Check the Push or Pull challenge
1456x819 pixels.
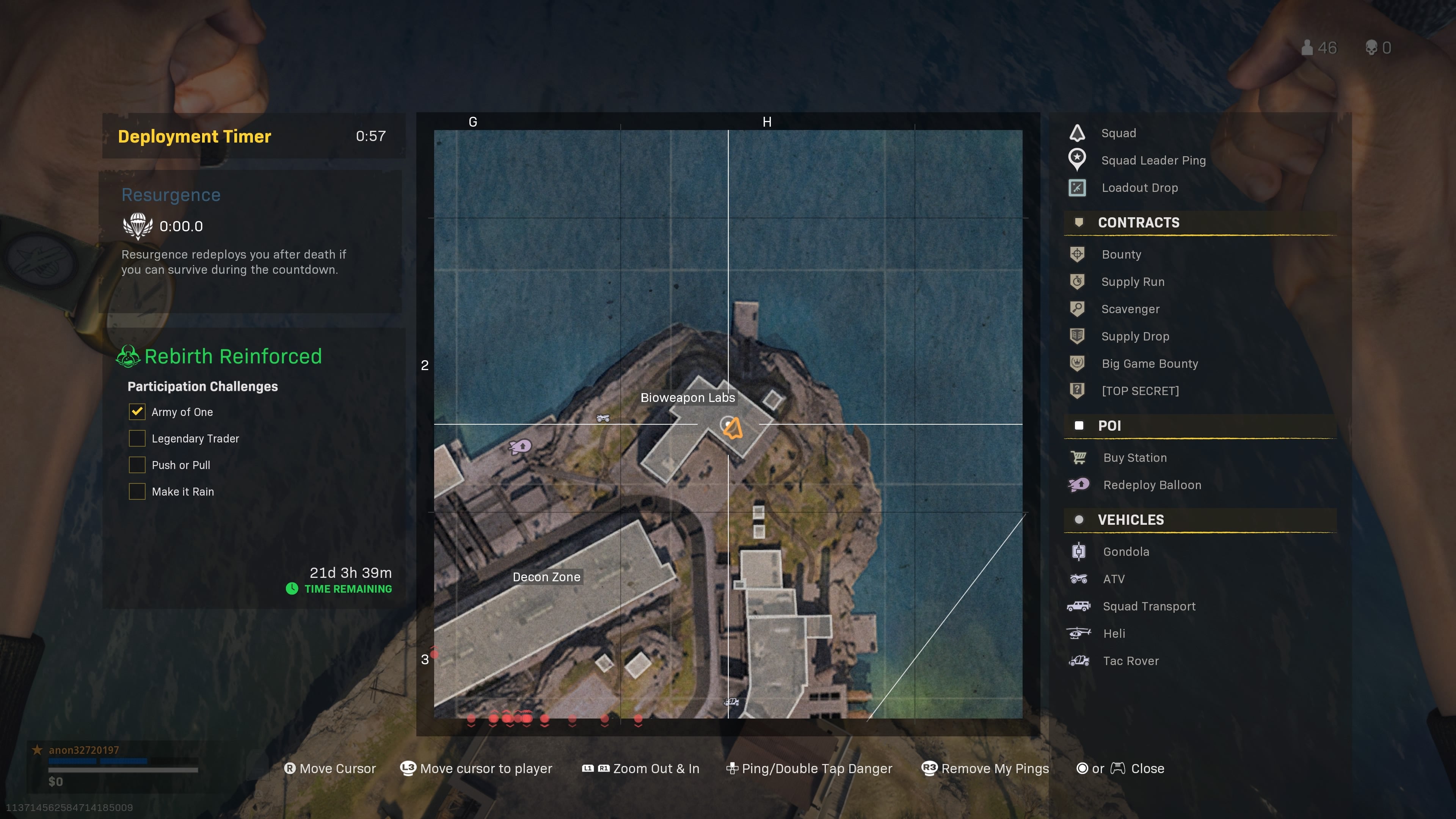[x=137, y=464]
